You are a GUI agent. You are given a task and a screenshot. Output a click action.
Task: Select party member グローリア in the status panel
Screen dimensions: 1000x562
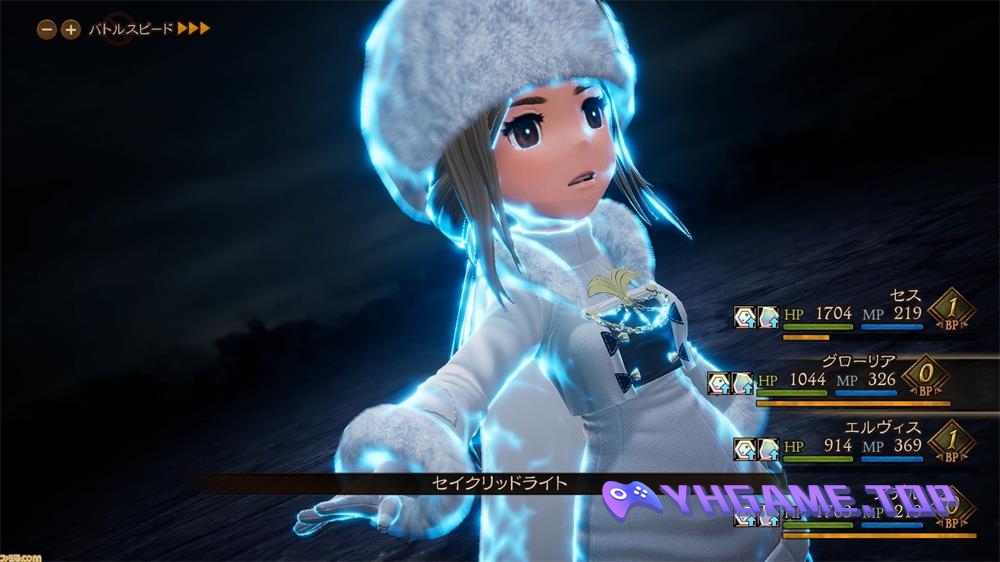point(862,361)
